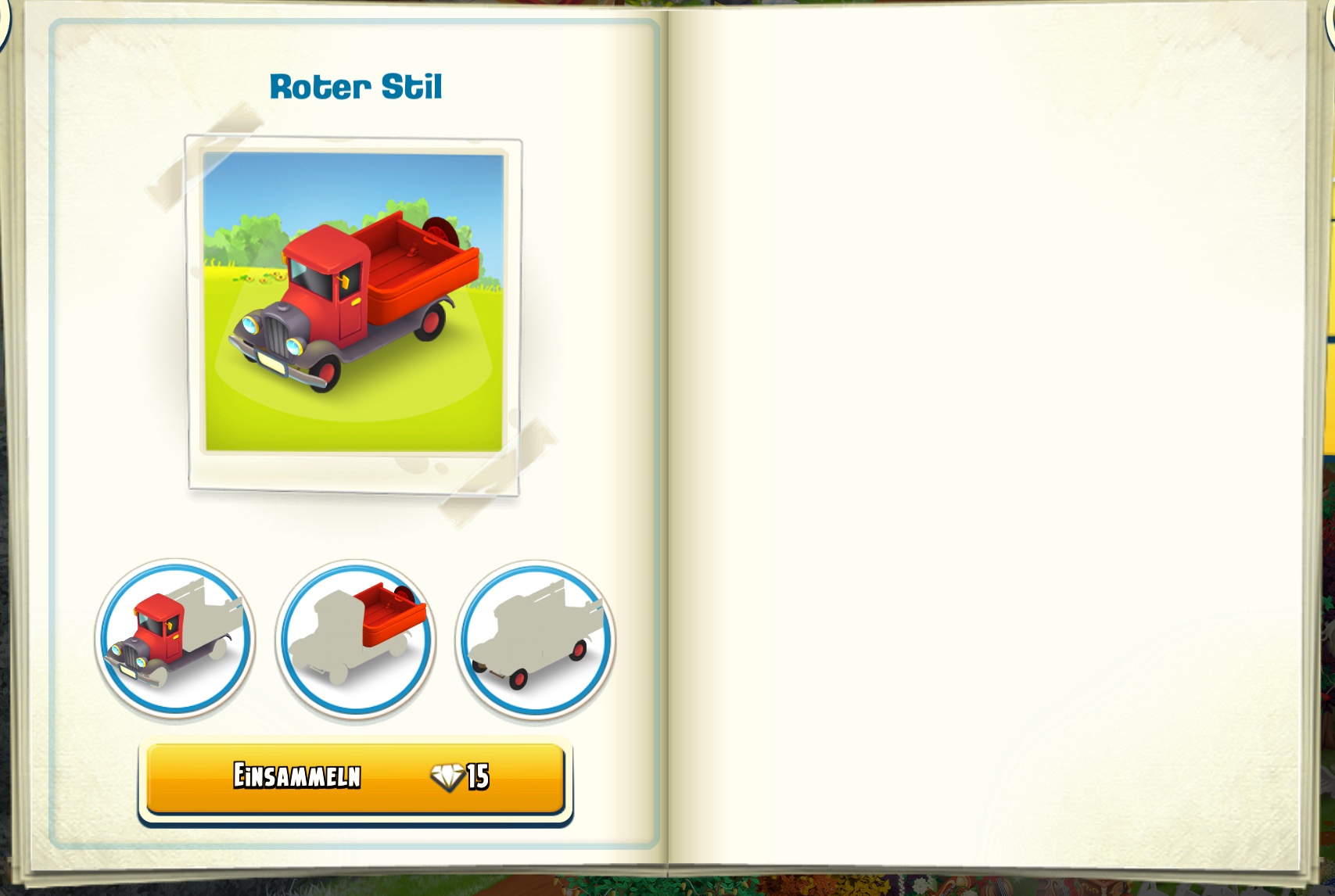View the red truck style photo
Screen dimensions: 1335x896
[353, 303]
